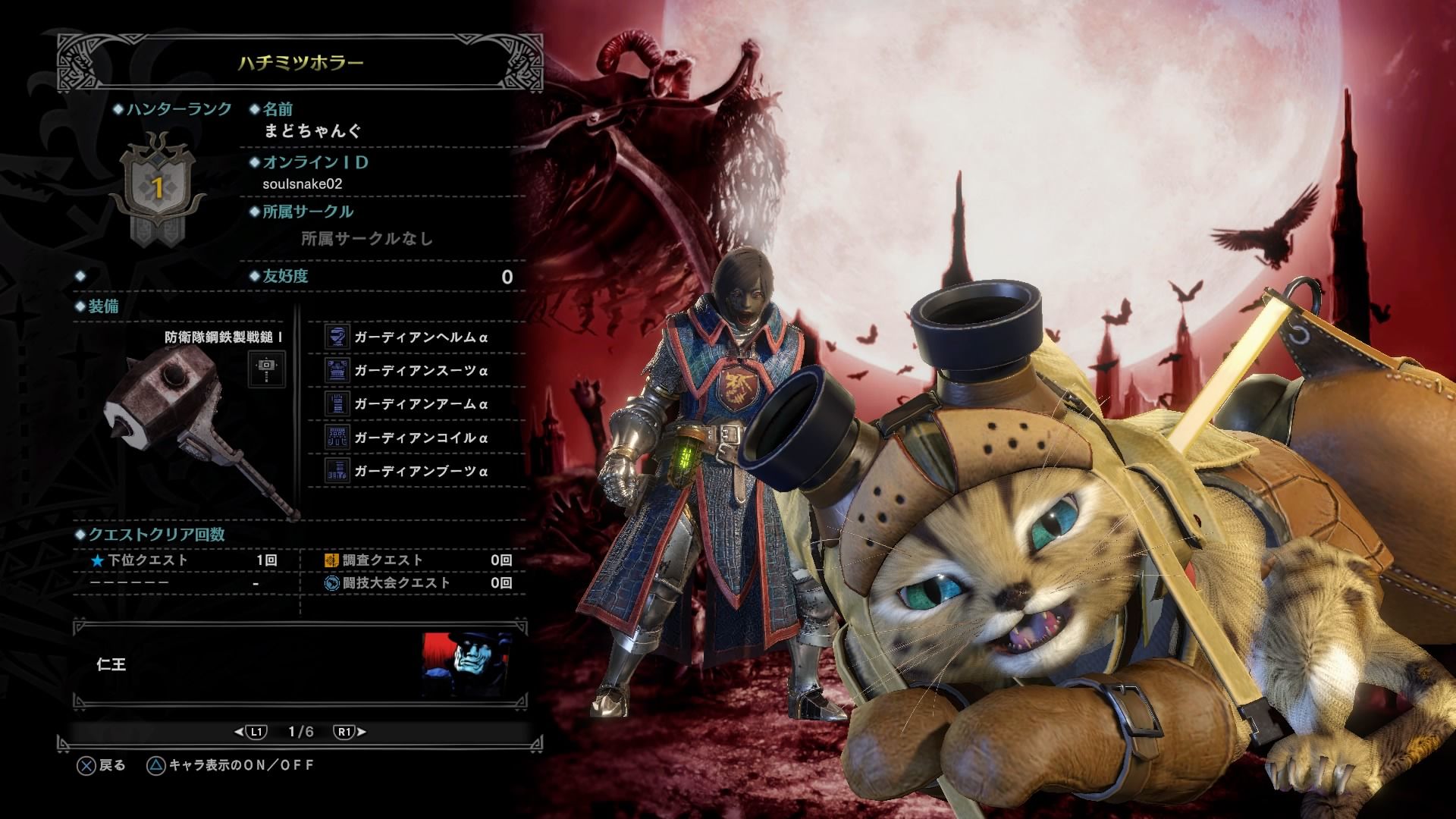
Task: Select the ガーディアンヘルムα helmet row
Action: pyautogui.click(x=419, y=337)
